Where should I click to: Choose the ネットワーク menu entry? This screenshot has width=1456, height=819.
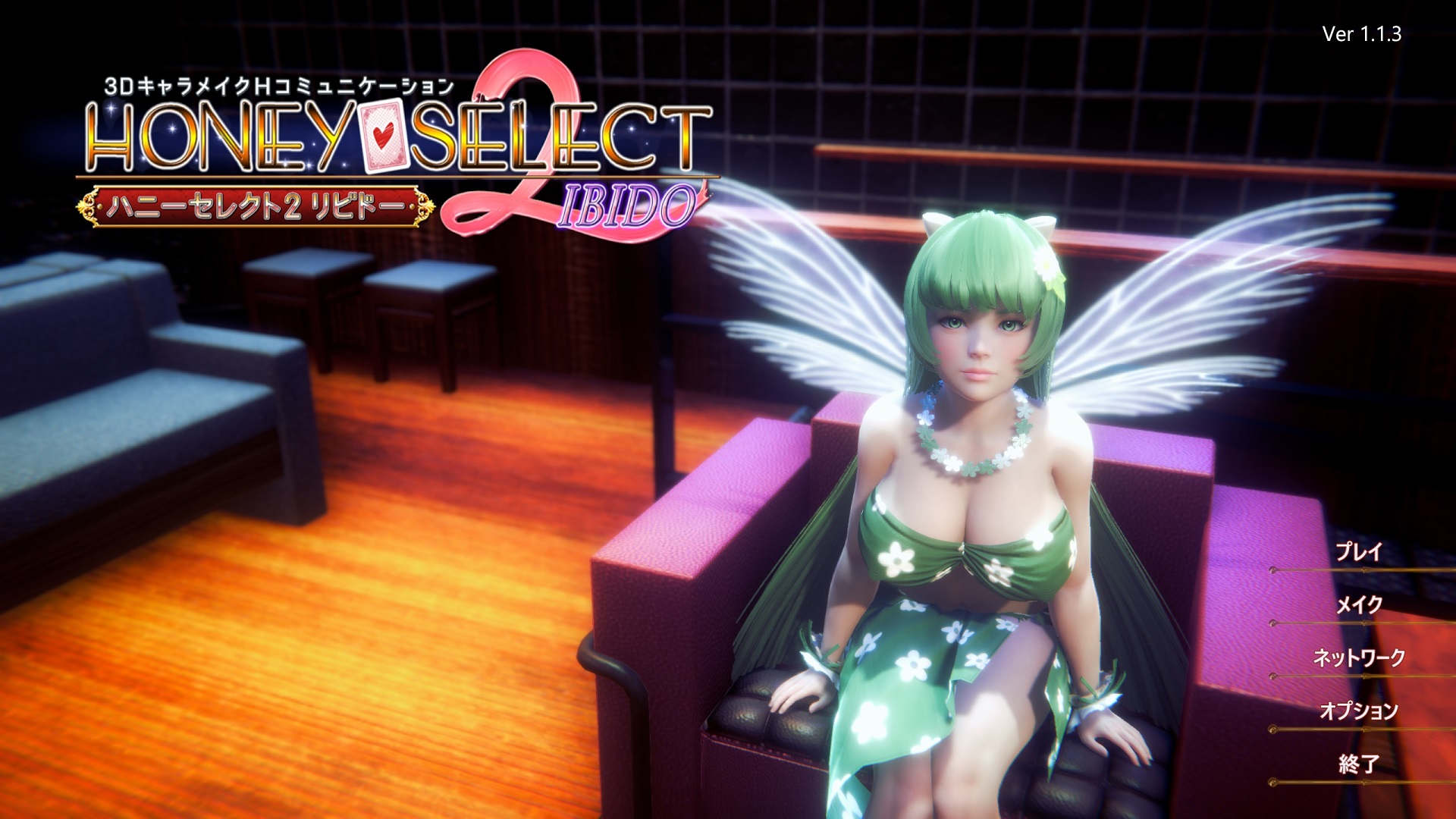(1358, 658)
